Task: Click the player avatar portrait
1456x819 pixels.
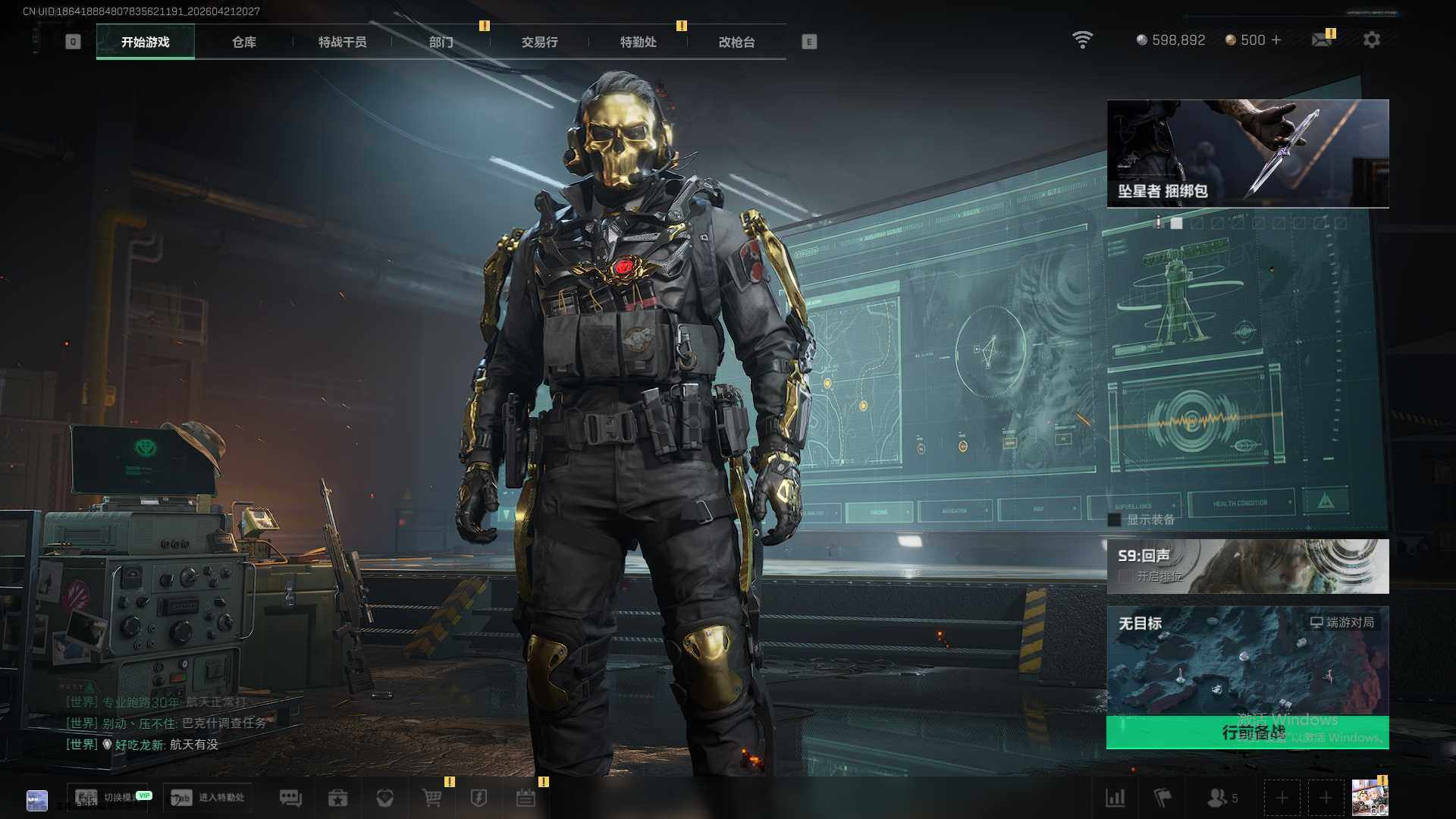Action: (1370, 798)
